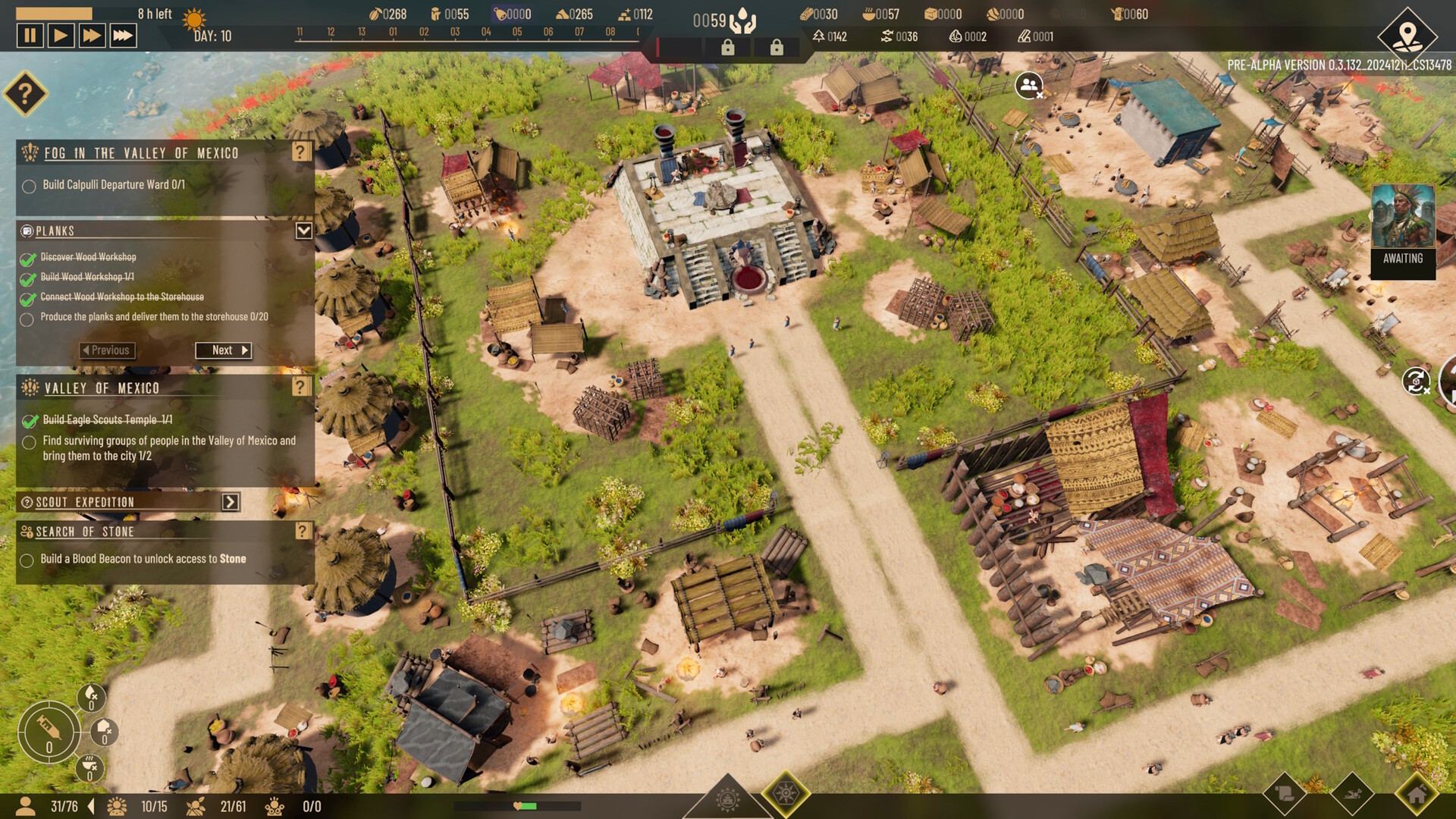Click the scroll quest icon bottom right
Image resolution: width=1456 pixels, height=819 pixels.
coord(1286,794)
